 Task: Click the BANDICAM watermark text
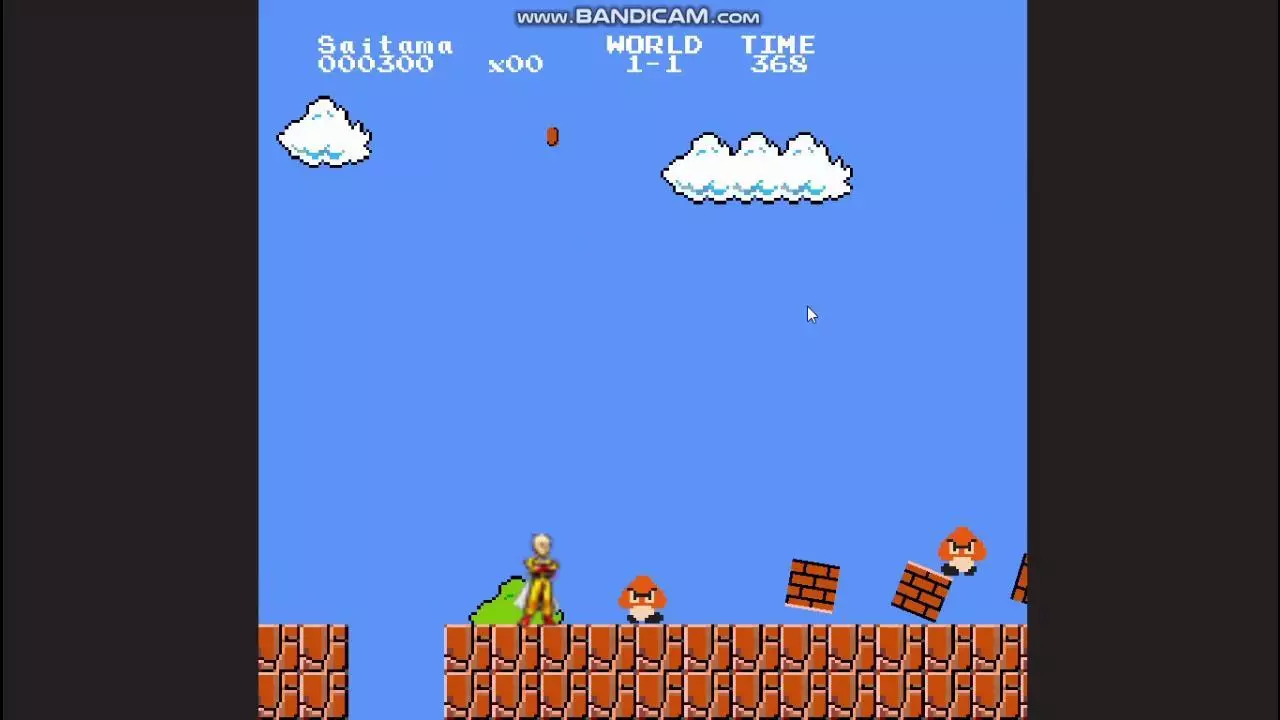(637, 15)
